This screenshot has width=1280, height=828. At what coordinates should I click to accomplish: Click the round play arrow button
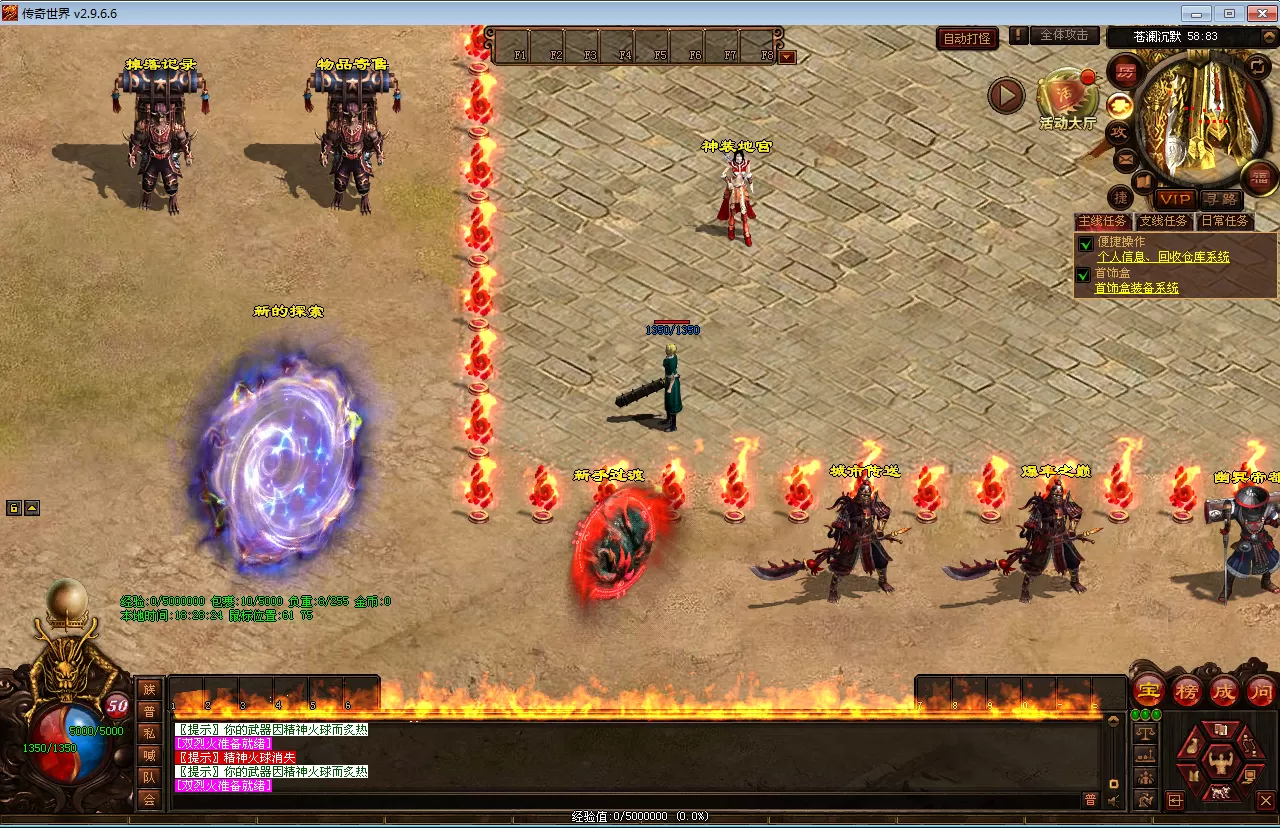point(1007,96)
